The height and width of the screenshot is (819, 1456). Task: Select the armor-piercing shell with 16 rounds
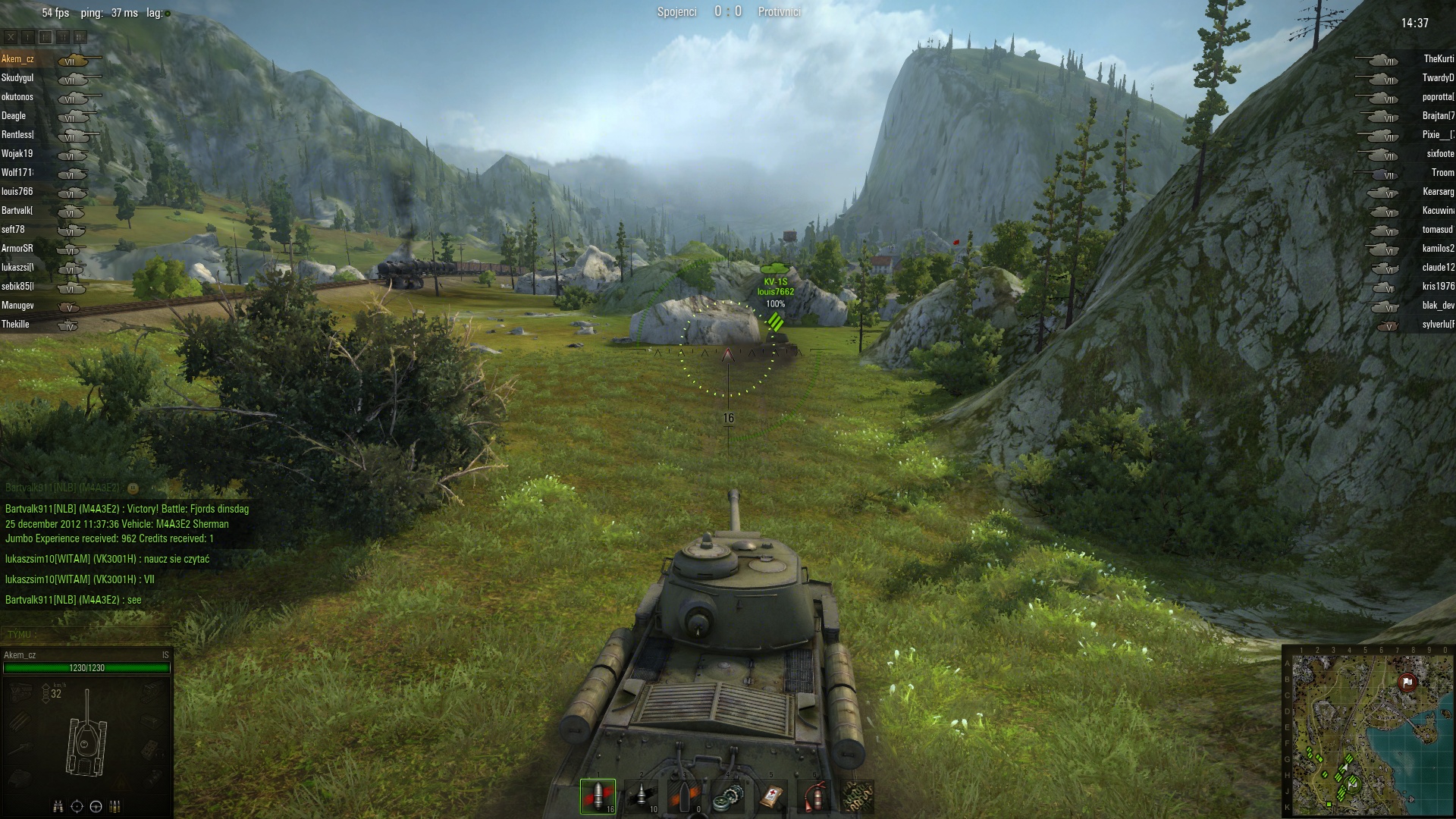pyautogui.click(x=598, y=796)
